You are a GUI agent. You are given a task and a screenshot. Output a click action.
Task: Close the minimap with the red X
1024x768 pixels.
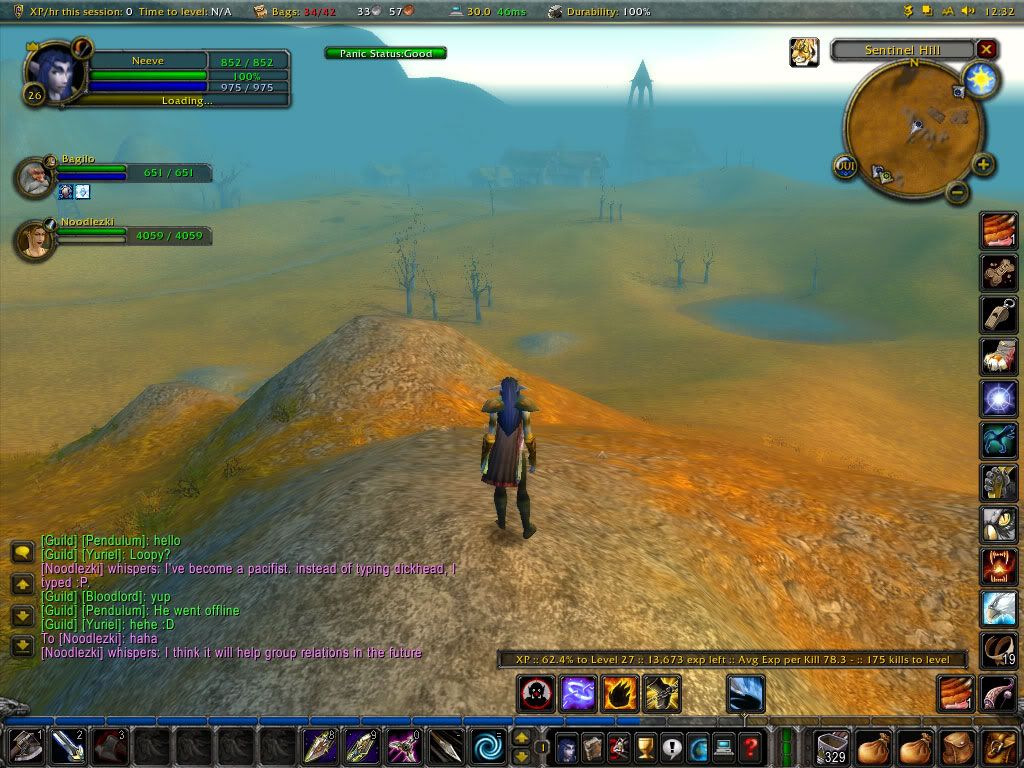[x=987, y=49]
